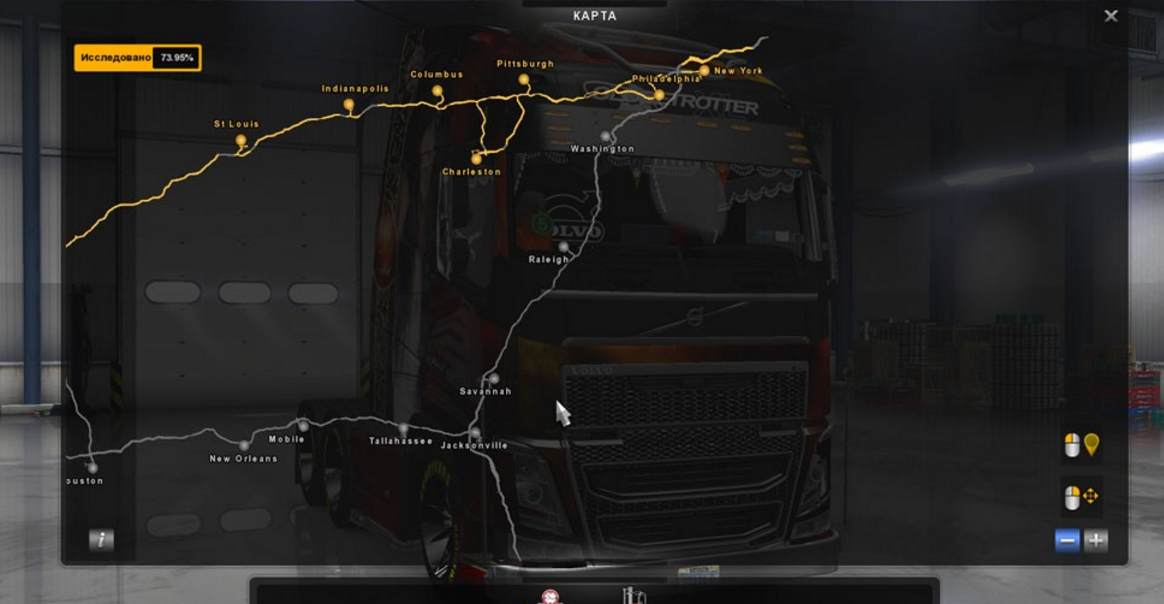Zoom in the map with plus button
Viewport: 1164px width, 604px height.
[1096, 541]
